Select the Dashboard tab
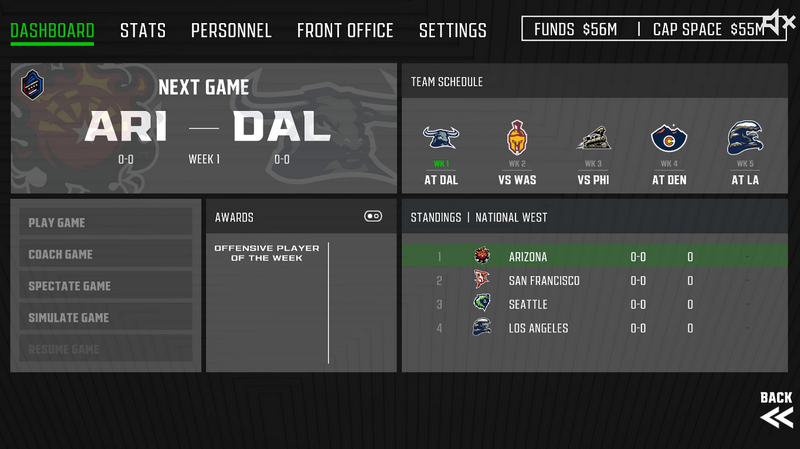Image resolution: width=800 pixels, height=449 pixels. (x=52, y=31)
